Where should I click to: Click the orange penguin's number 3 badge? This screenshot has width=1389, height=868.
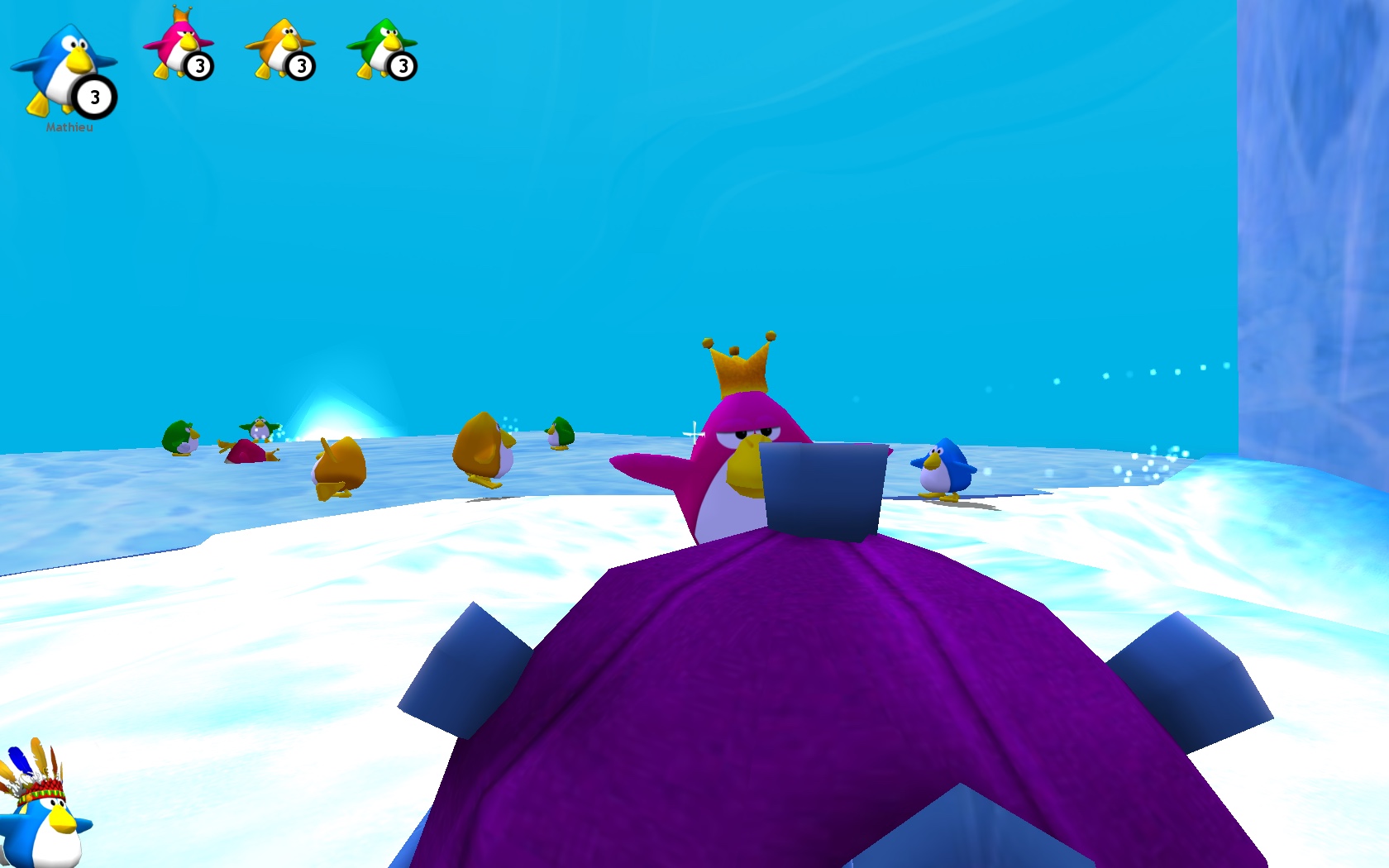click(x=301, y=65)
